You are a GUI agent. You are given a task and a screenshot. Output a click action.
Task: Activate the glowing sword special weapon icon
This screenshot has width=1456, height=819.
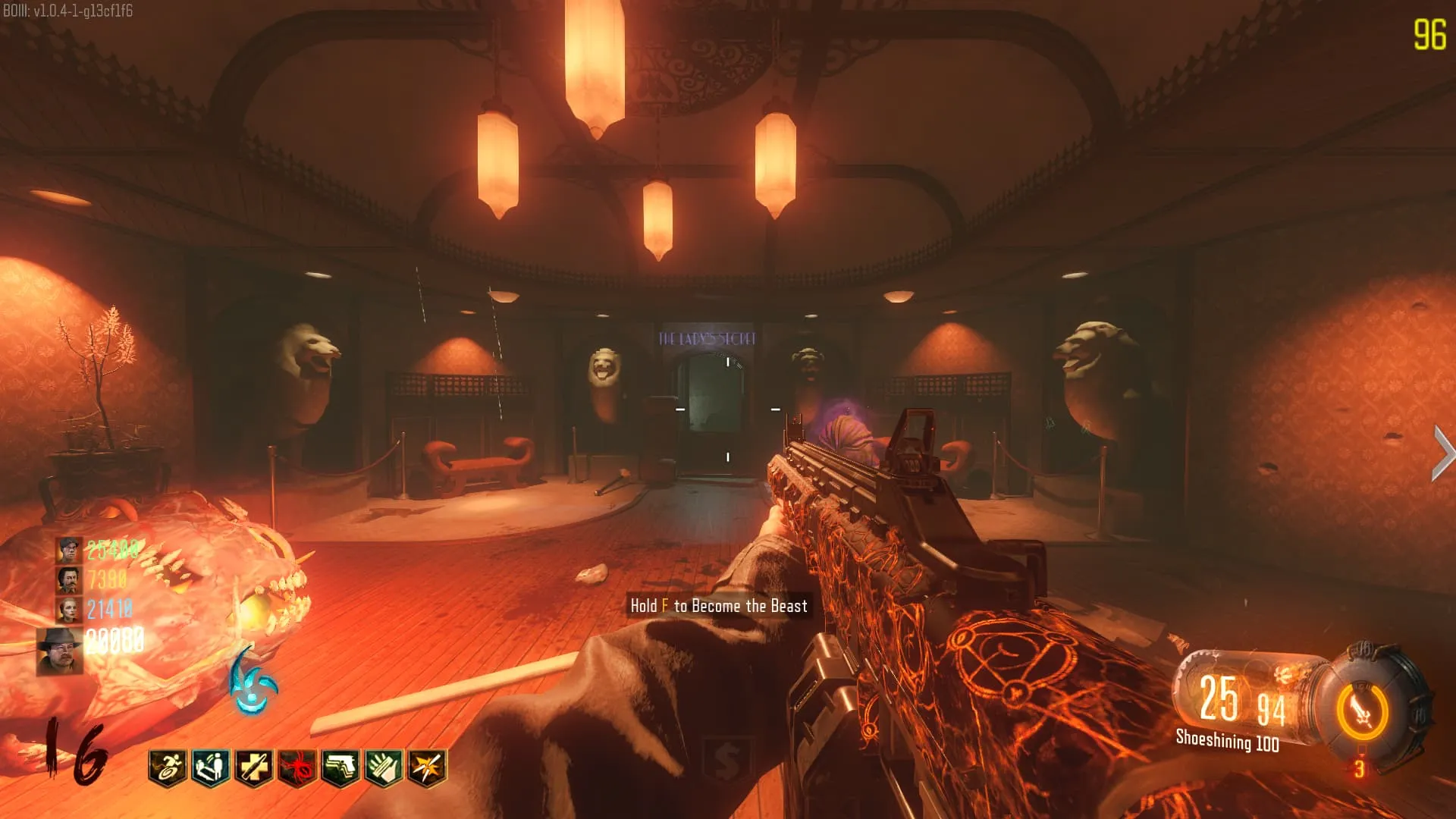(x=1363, y=711)
